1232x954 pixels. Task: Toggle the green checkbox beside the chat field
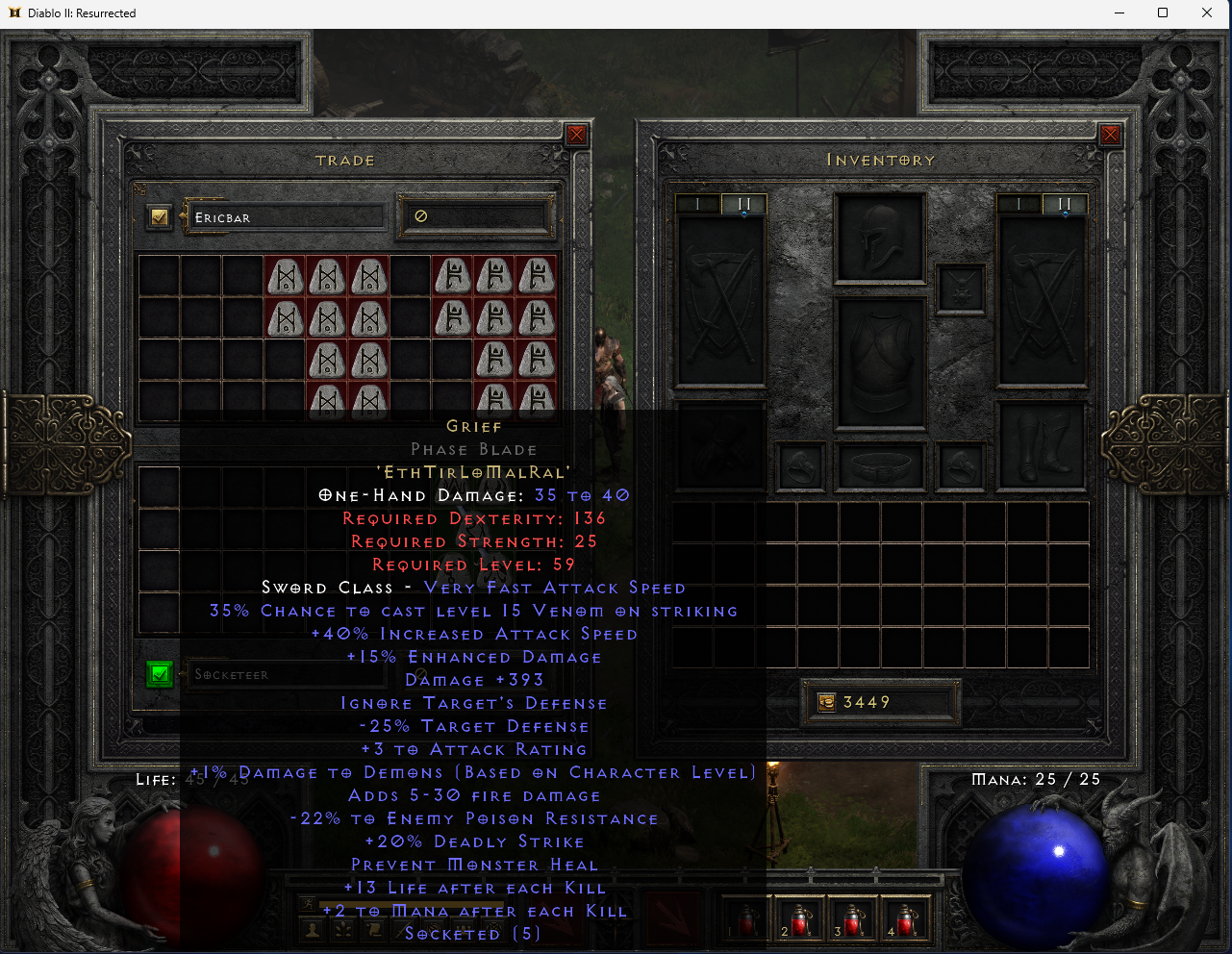tap(160, 674)
